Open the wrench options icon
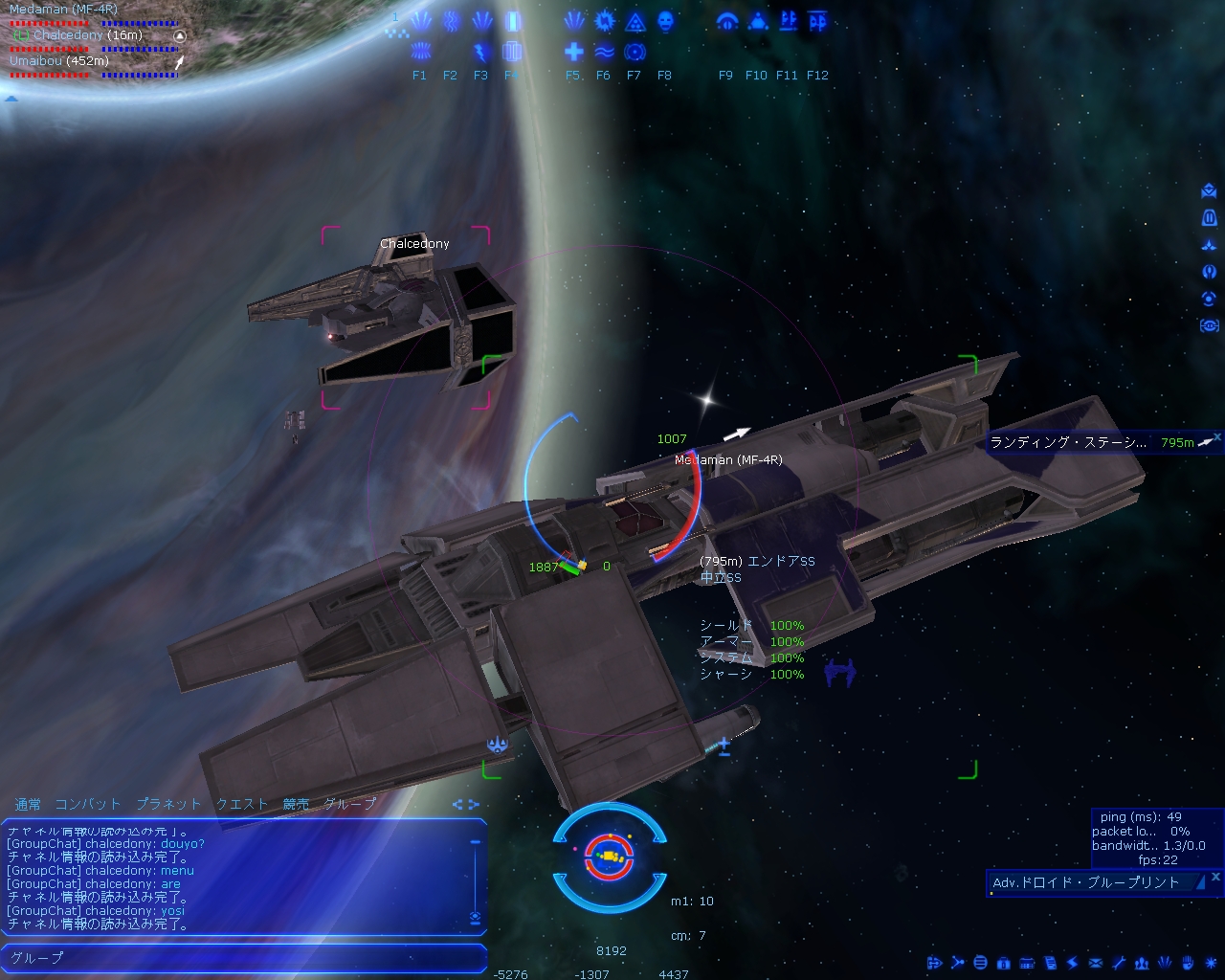The width and height of the screenshot is (1225, 980). pos(1118,963)
